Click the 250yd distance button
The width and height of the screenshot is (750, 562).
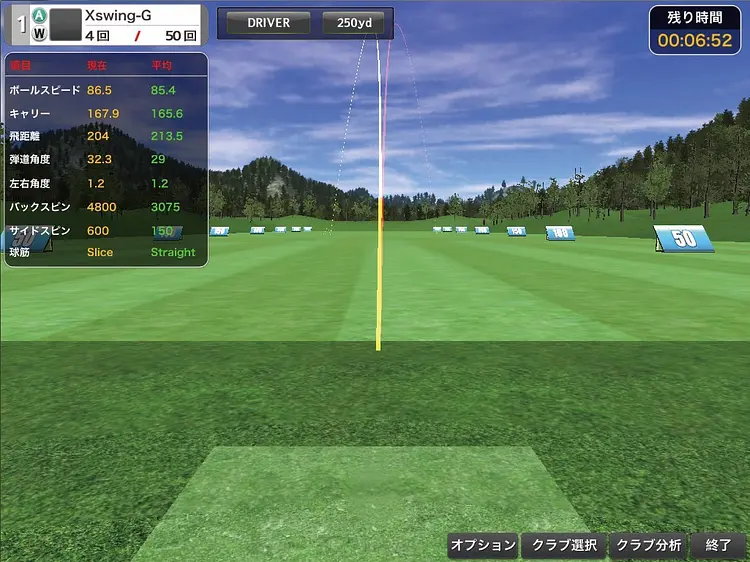click(354, 23)
